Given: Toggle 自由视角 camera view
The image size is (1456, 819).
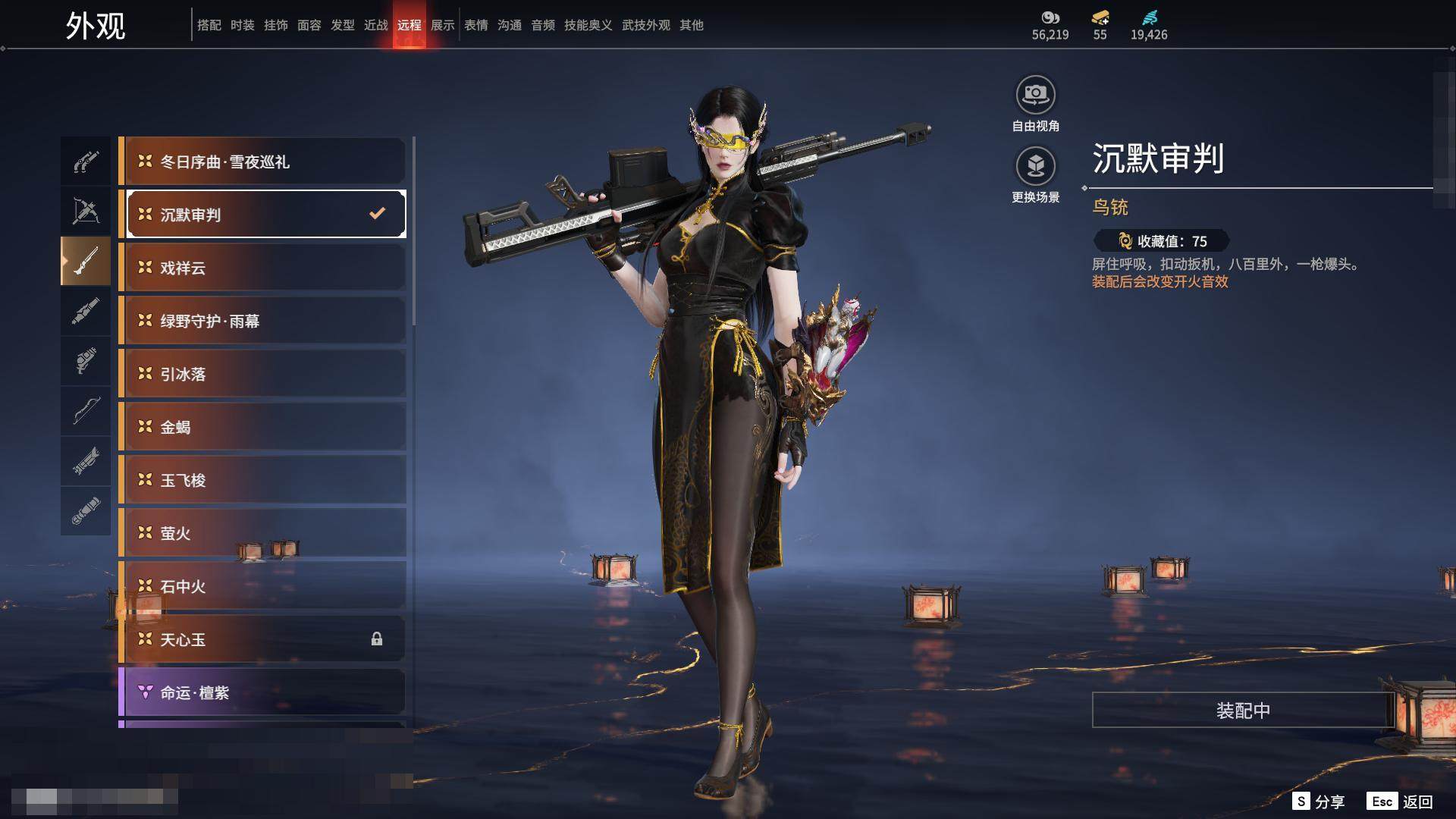Looking at the screenshot, I should tap(1035, 96).
